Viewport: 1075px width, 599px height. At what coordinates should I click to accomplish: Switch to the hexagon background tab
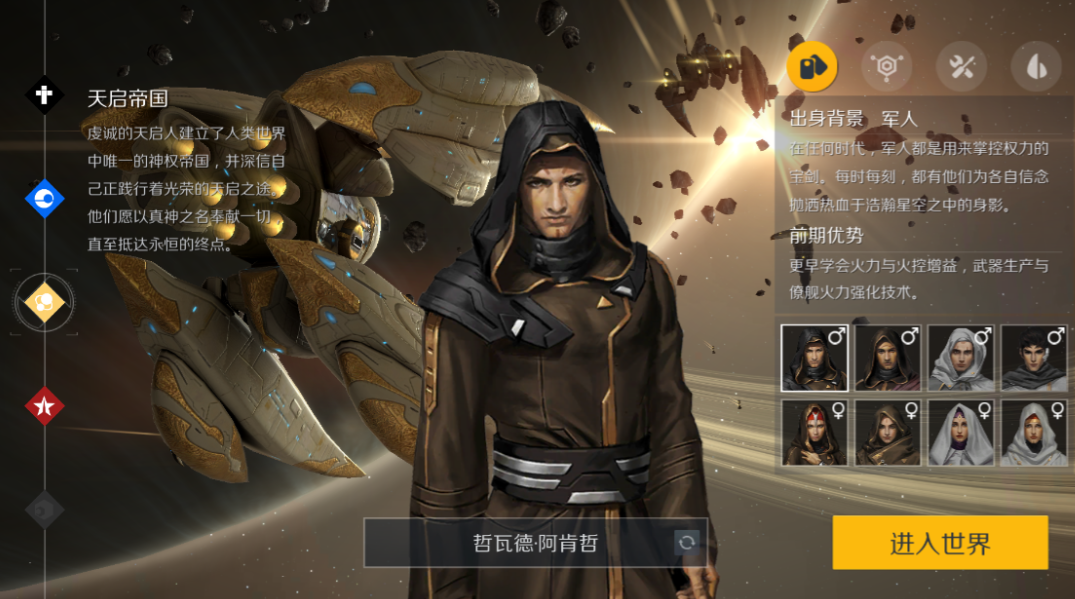[x=887, y=67]
